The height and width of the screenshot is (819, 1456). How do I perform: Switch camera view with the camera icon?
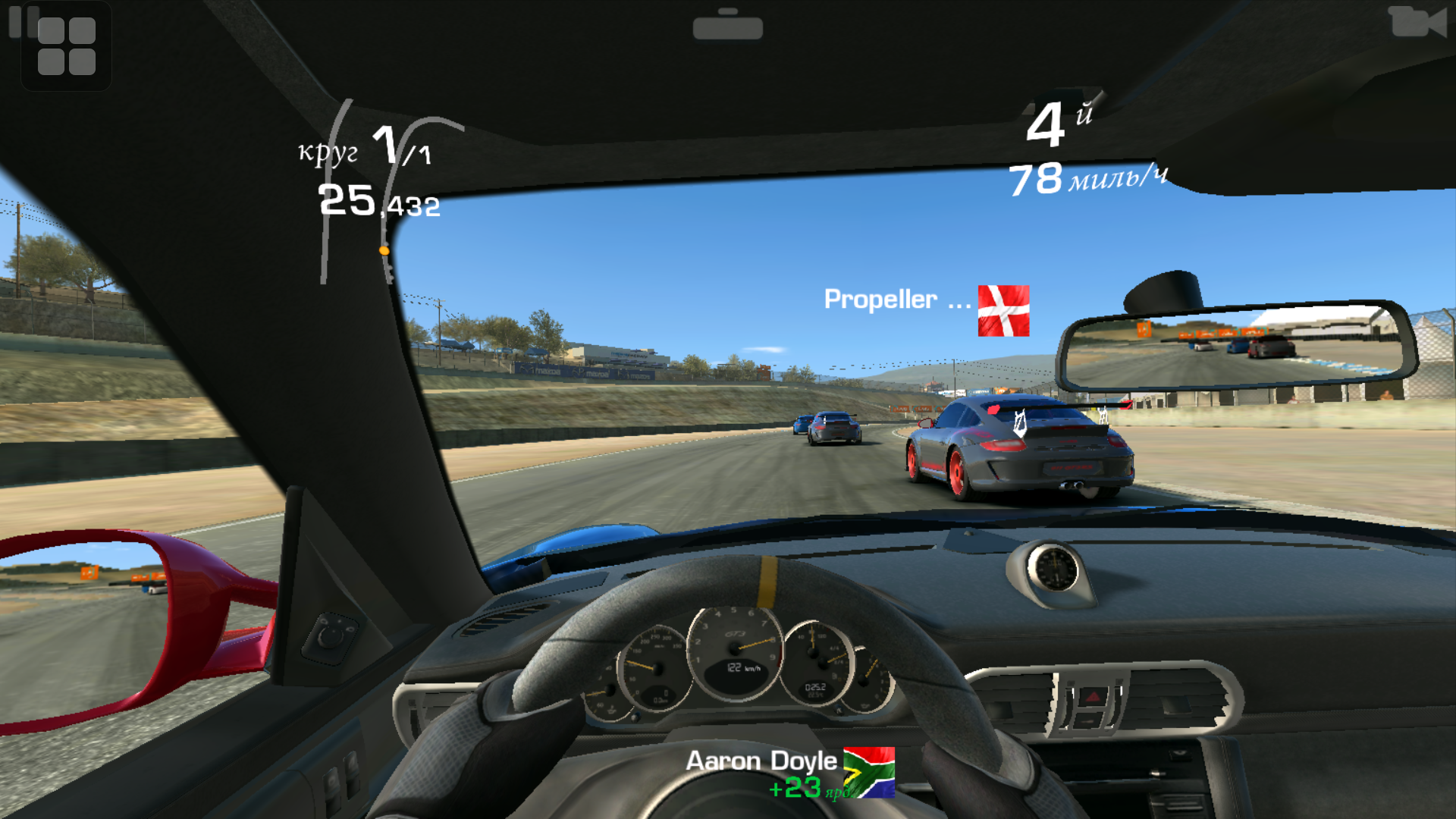[1417, 21]
